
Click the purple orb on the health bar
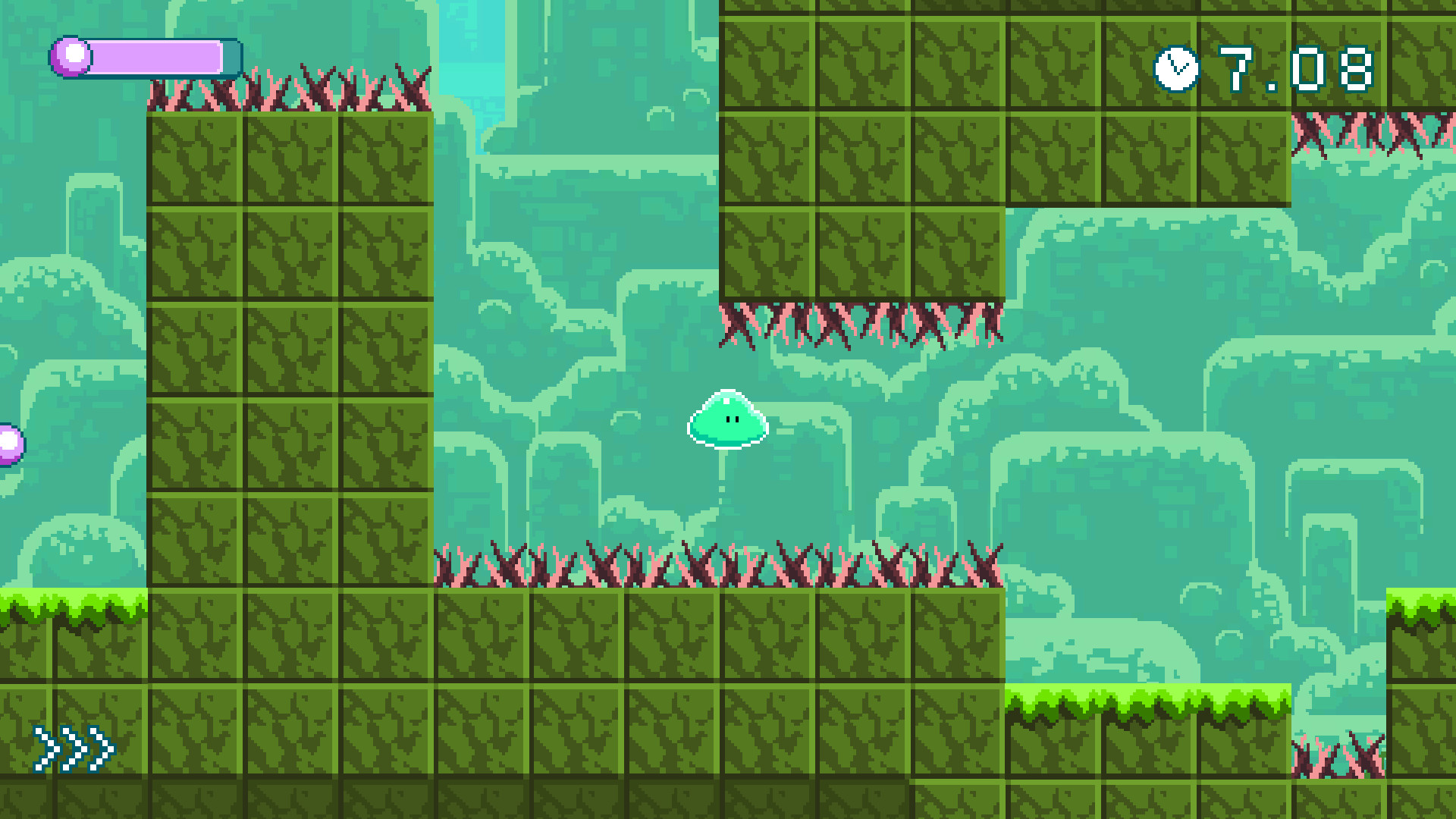click(x=71, y=54)
